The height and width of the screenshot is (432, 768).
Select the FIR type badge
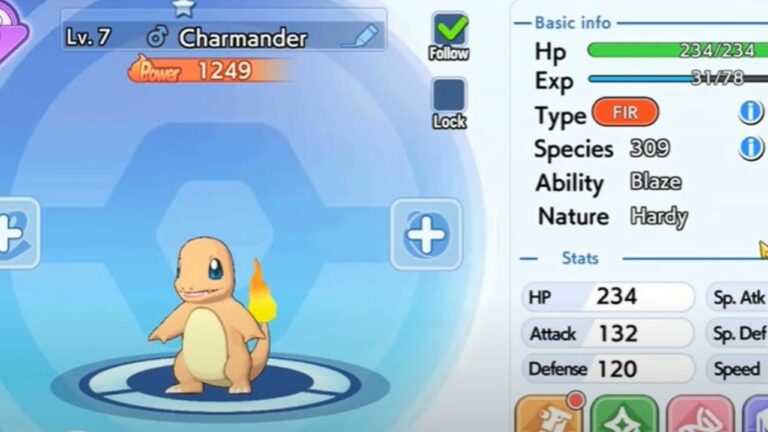tap(625, 112)
